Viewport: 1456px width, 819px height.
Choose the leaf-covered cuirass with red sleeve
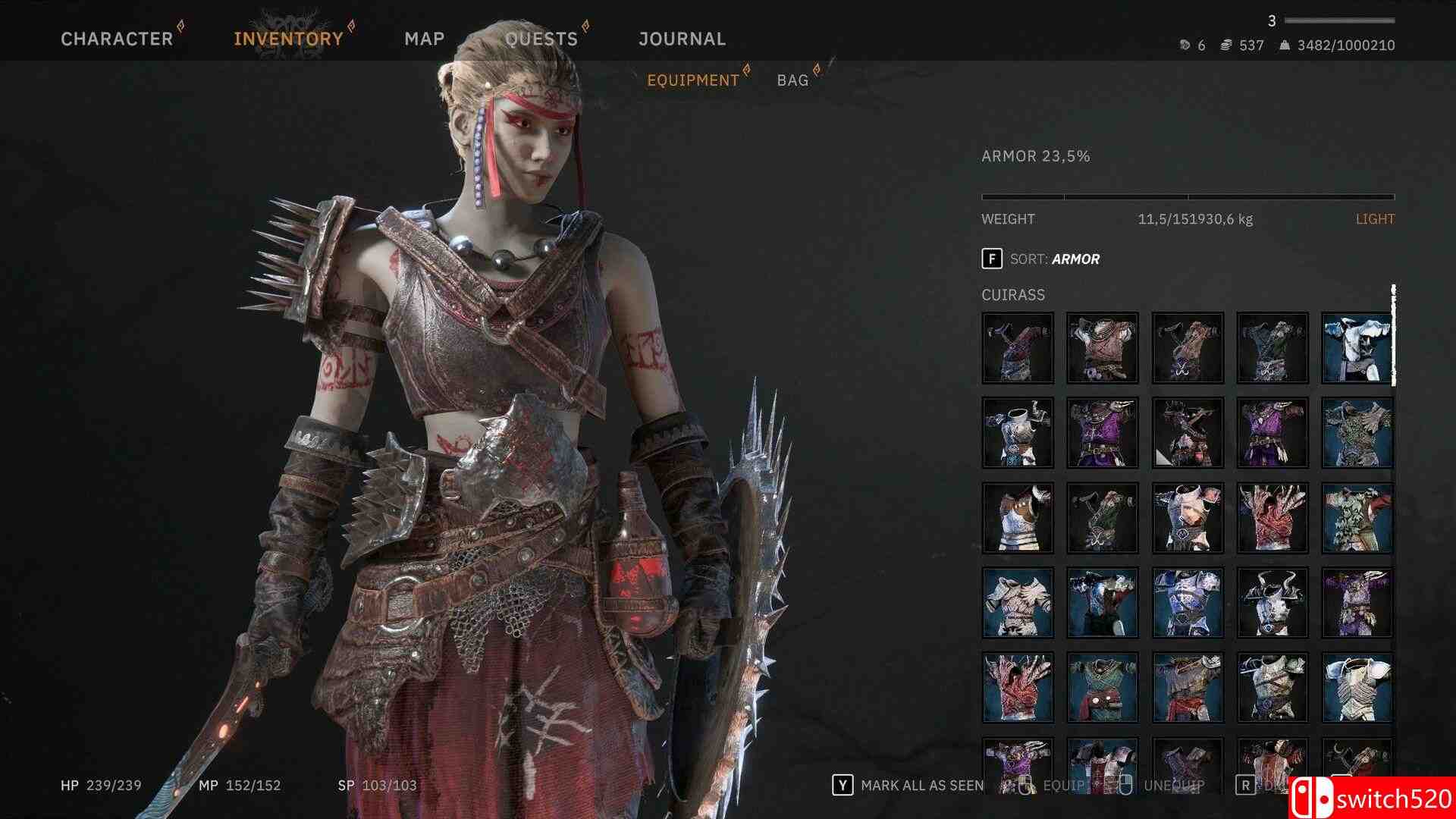(1357, 517)
